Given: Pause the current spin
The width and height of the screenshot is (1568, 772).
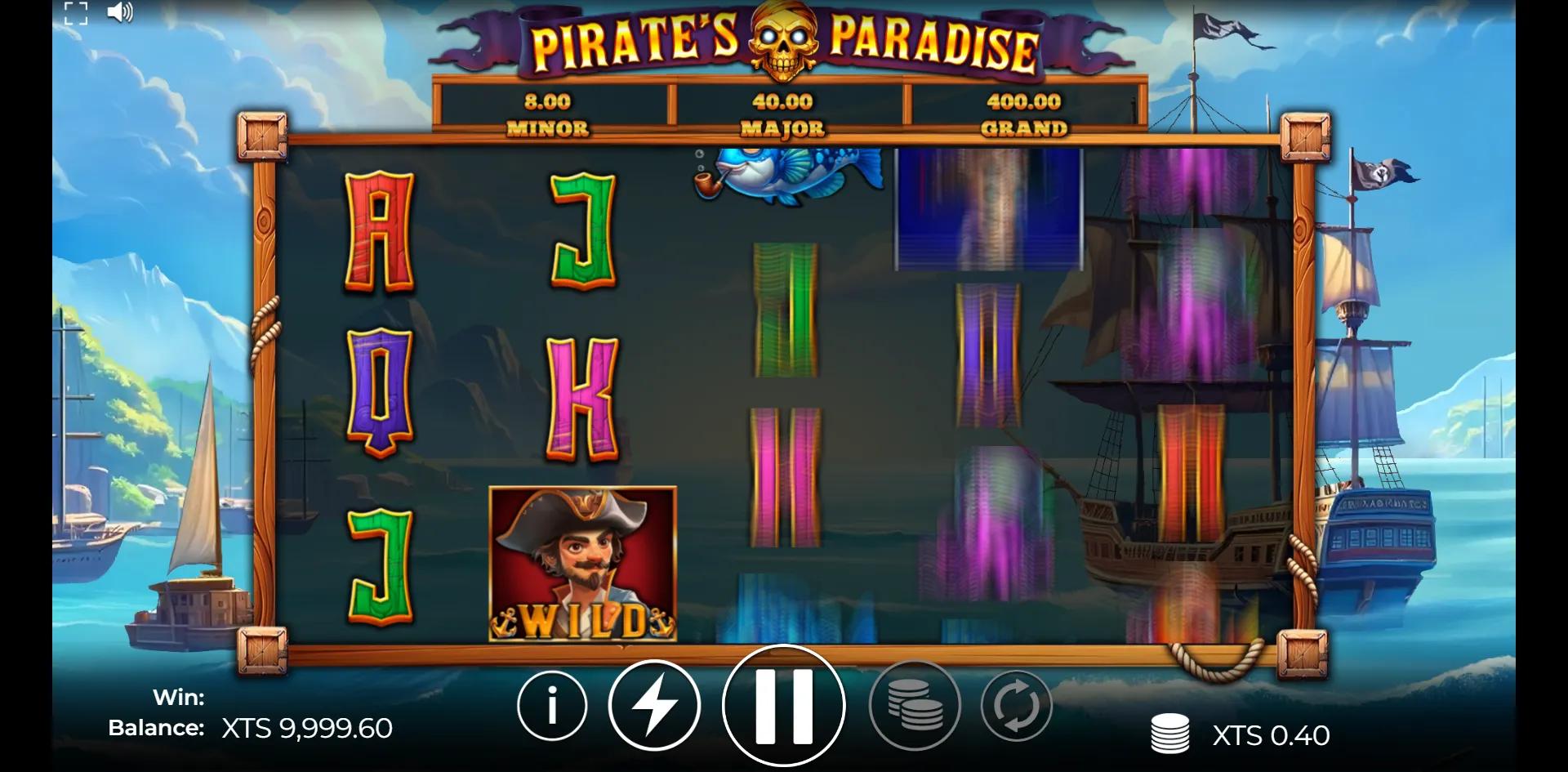Looking at the screenshot, I should pos(782,706).
